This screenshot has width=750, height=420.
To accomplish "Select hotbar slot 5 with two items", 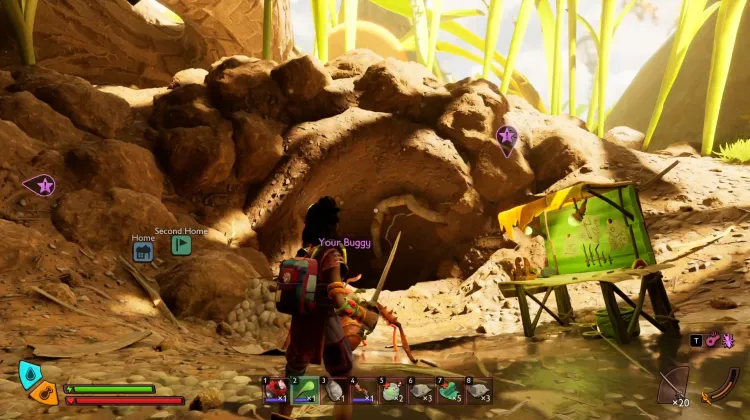I will point(392,391).
